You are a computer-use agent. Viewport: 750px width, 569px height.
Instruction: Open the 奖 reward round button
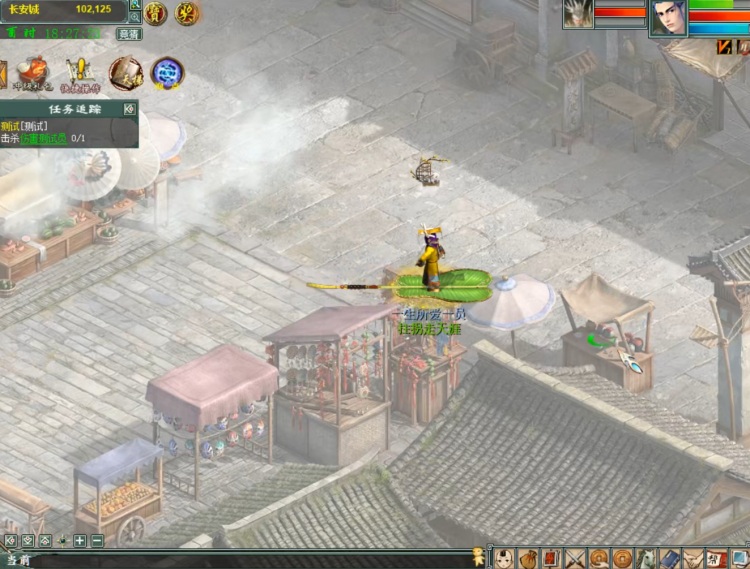[x=187, y=13]
